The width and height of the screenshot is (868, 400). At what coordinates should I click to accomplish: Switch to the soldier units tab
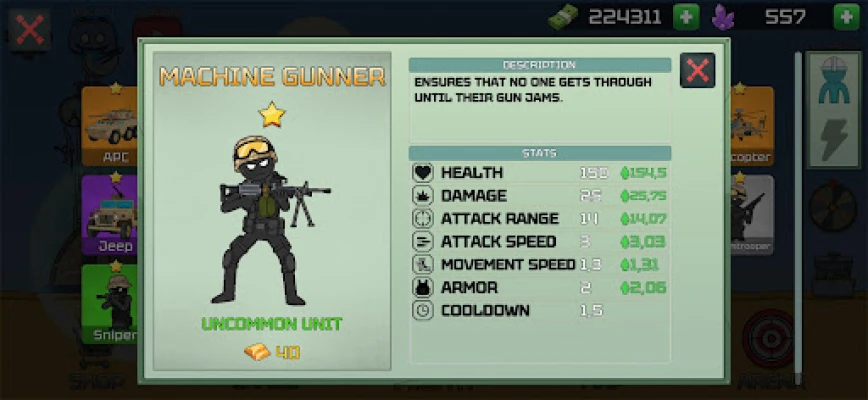point(832,79)
